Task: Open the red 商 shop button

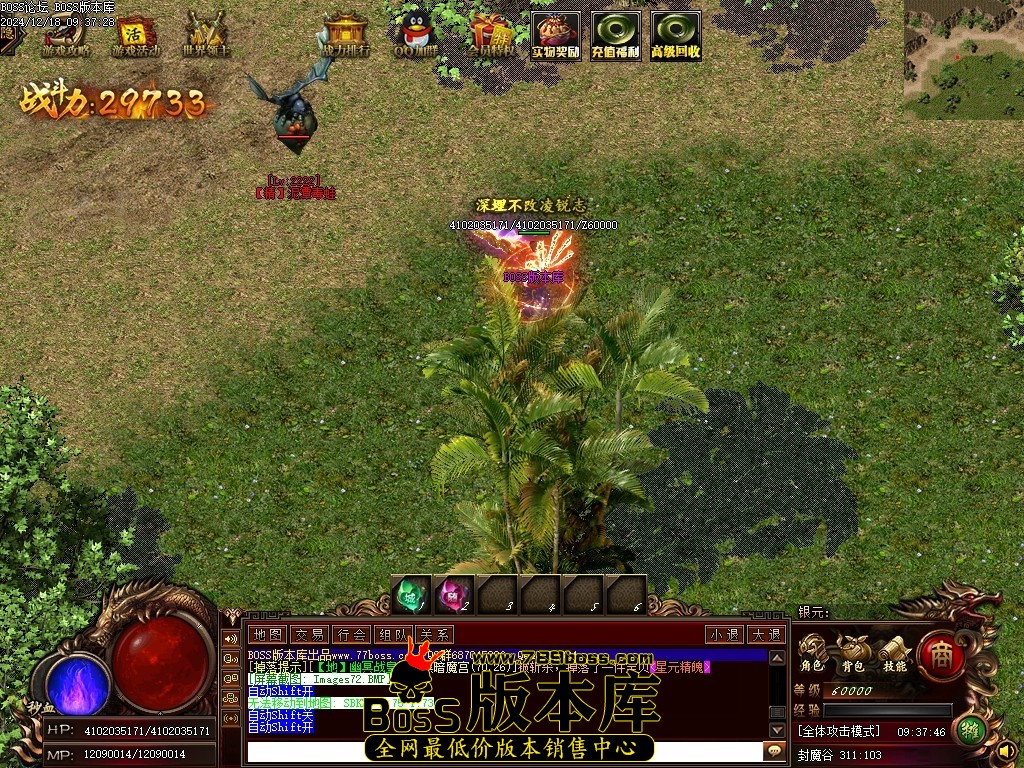Action: [x=941, y=655]
